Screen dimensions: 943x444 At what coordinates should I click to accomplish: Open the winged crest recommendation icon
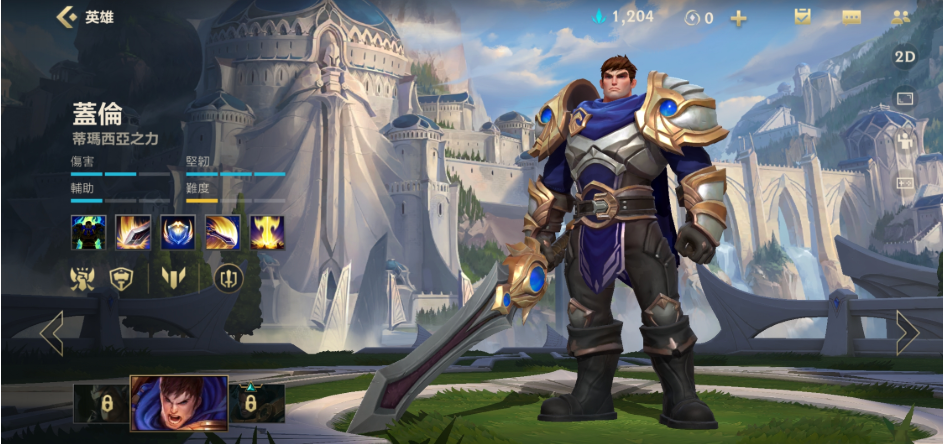[x=83, y=279]
